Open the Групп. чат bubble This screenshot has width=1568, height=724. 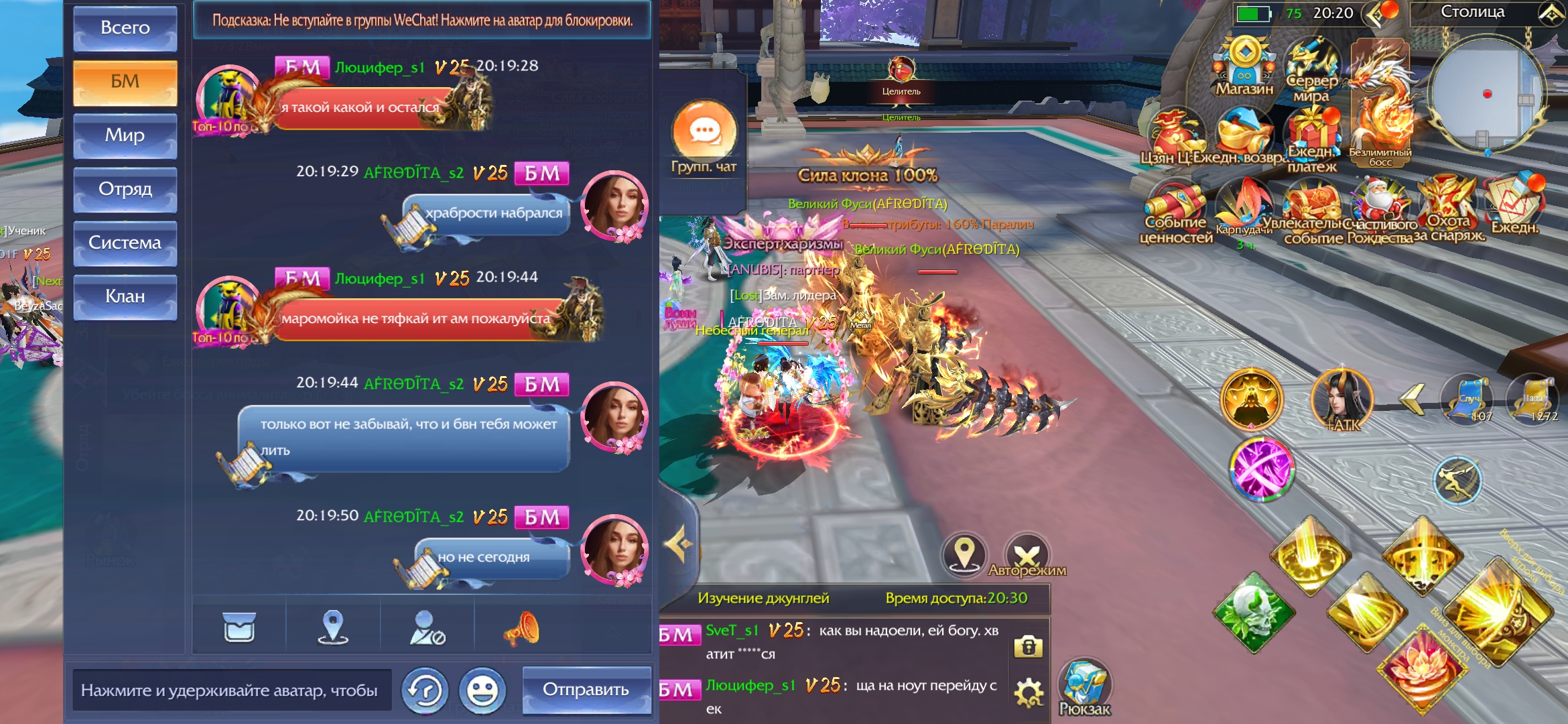(704, 136)
